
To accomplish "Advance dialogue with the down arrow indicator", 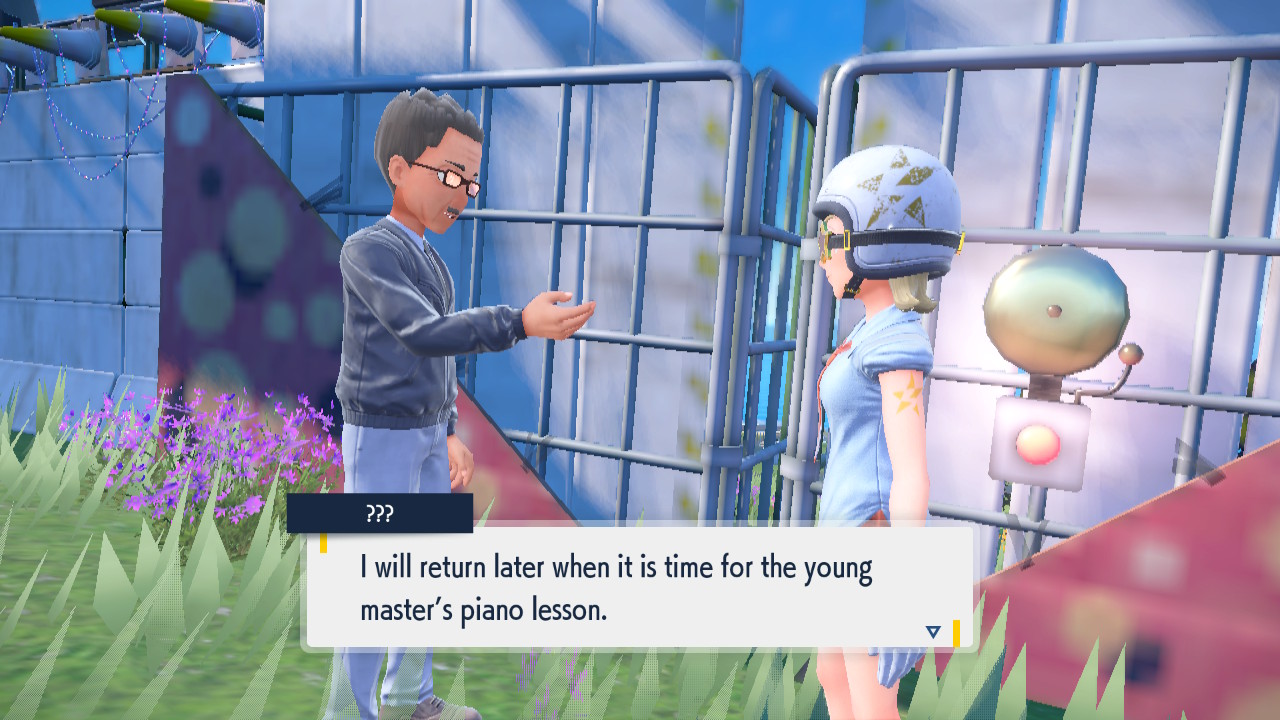I will [x=933, y=631].
